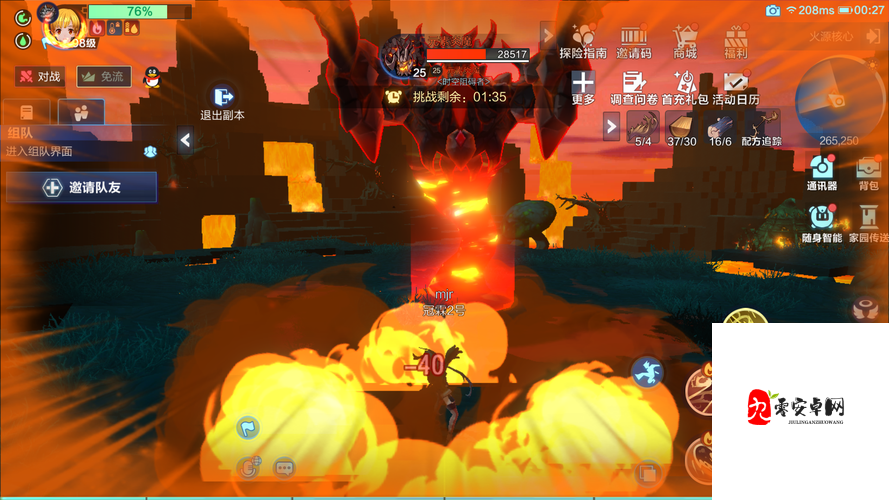This screenshot has width=889, height=500.
Task: Switch to the team members tab
Action: tap(81, 112)
